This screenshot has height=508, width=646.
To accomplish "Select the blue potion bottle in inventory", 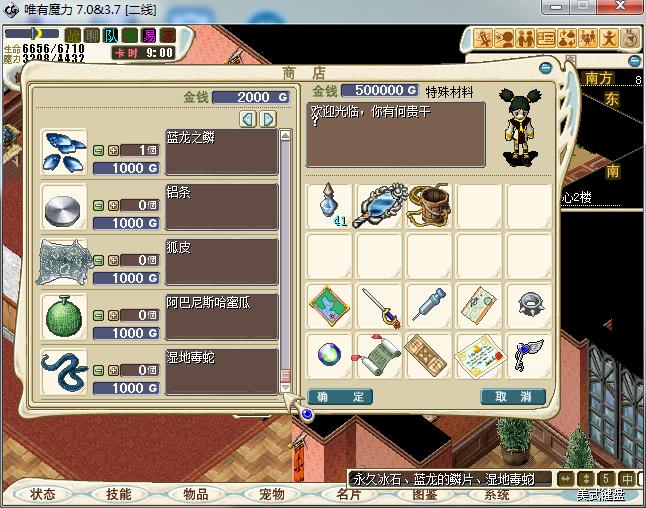I will 329,205.
